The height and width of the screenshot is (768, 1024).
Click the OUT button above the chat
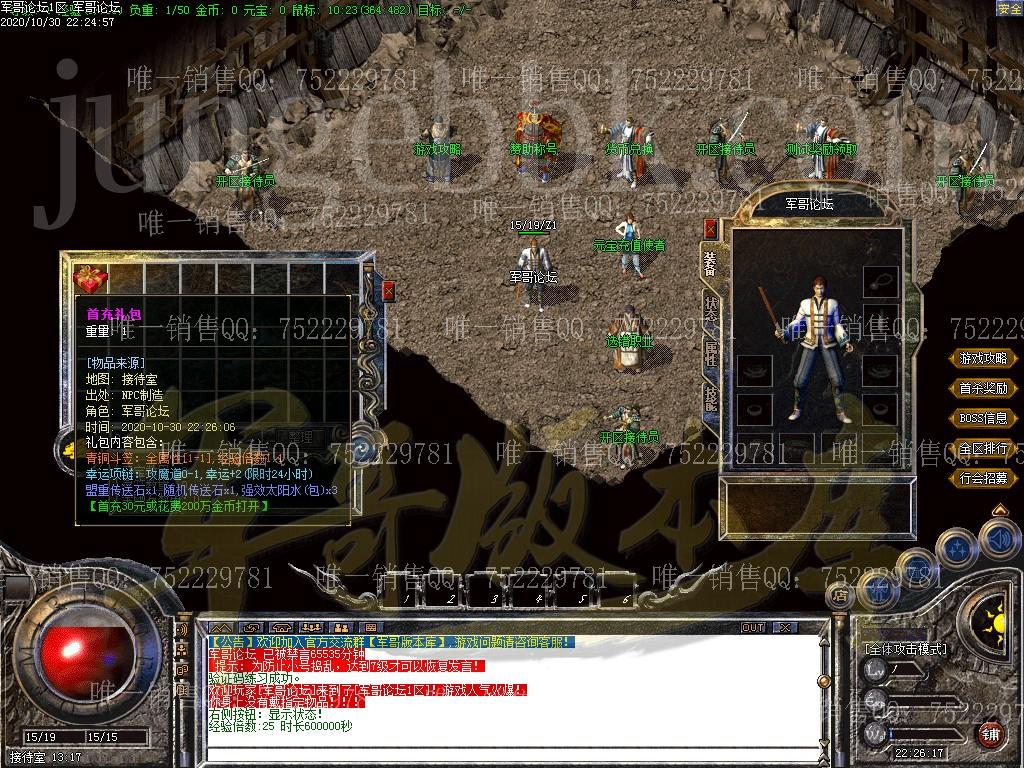[x=752, y=628]
